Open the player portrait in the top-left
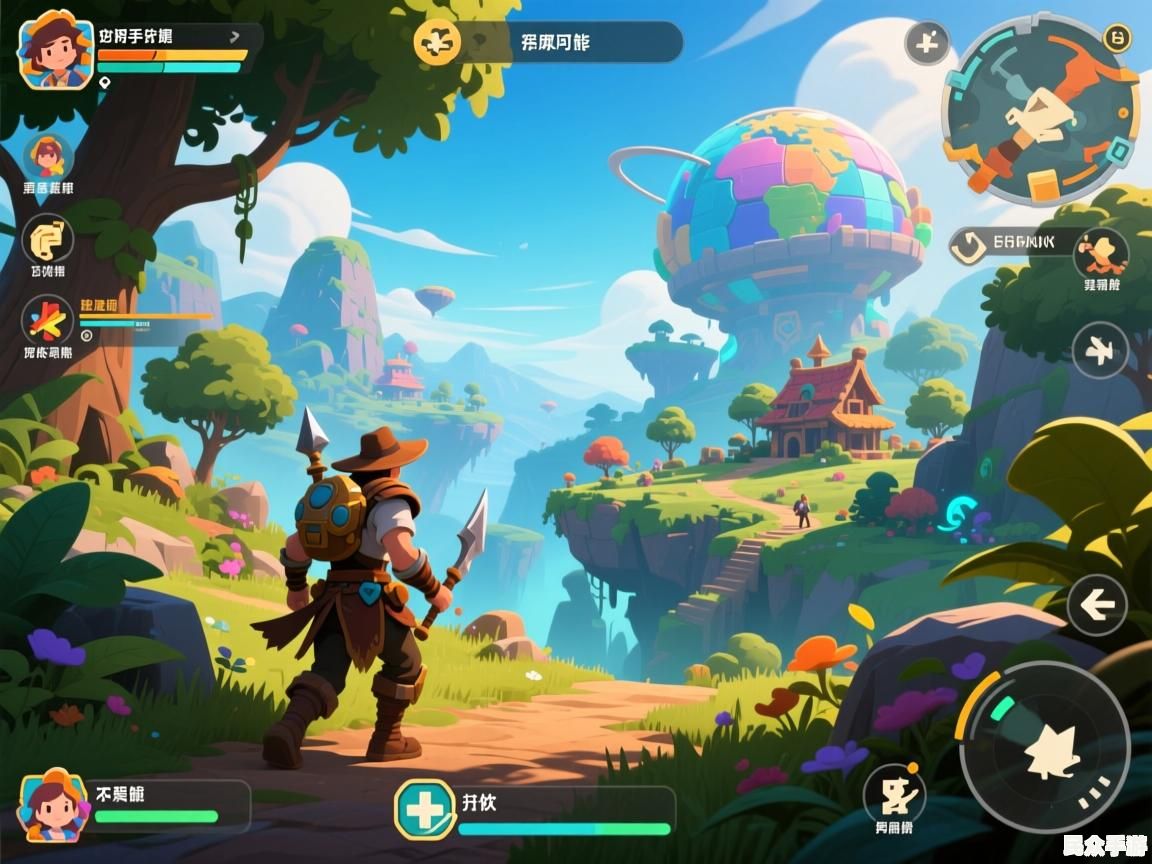Viewport: 1152px width, 864px height. click(56, 49)
